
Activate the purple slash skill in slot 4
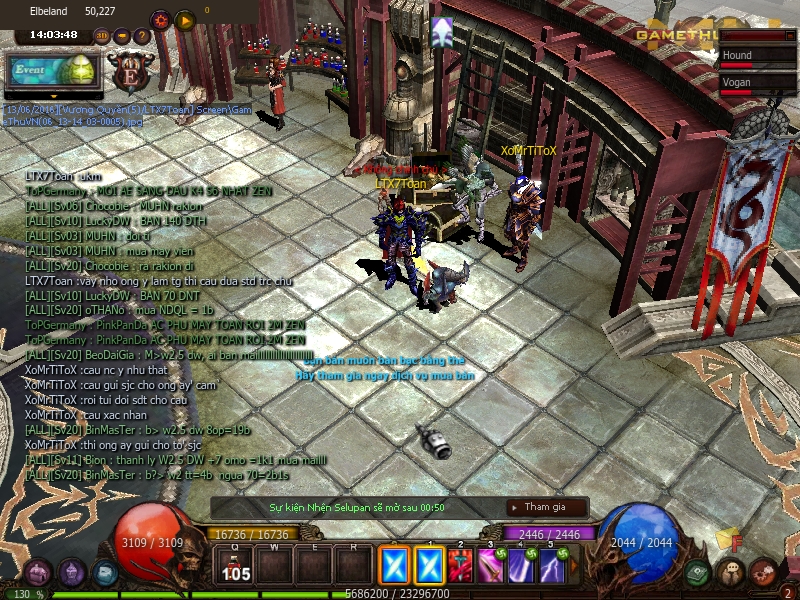pyautogui.click(x=520, y=567)
